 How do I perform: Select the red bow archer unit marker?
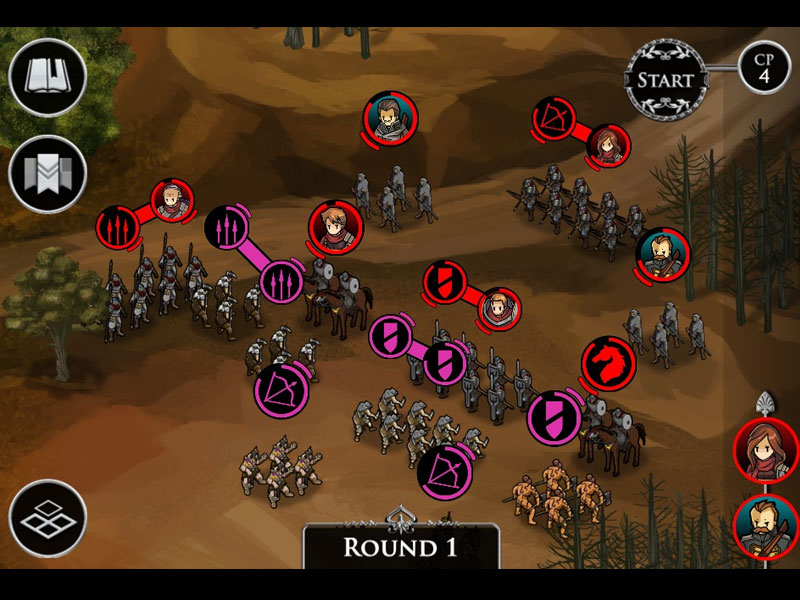tap(552, 118)
